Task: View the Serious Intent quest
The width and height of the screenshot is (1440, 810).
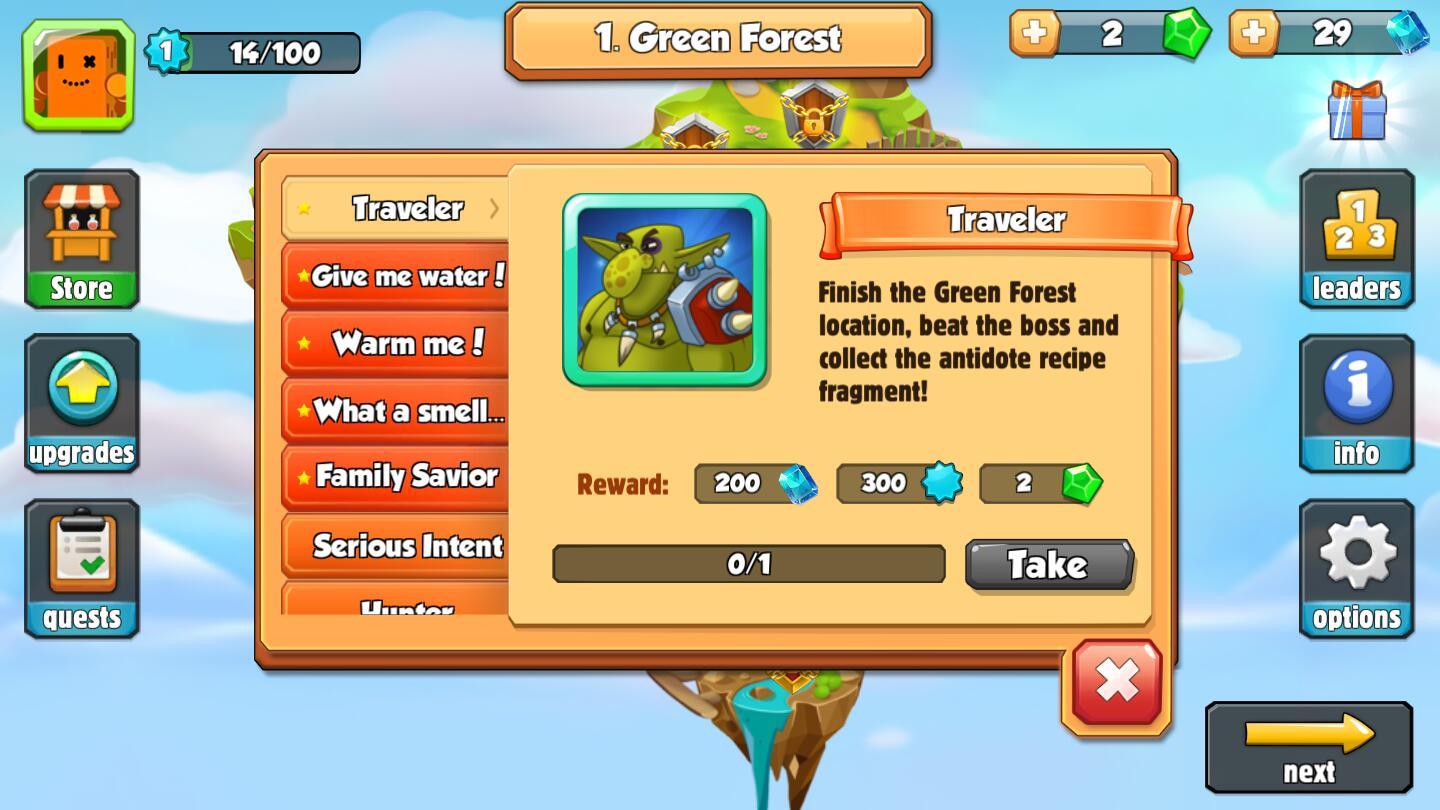Action: (x=397, y=546)
